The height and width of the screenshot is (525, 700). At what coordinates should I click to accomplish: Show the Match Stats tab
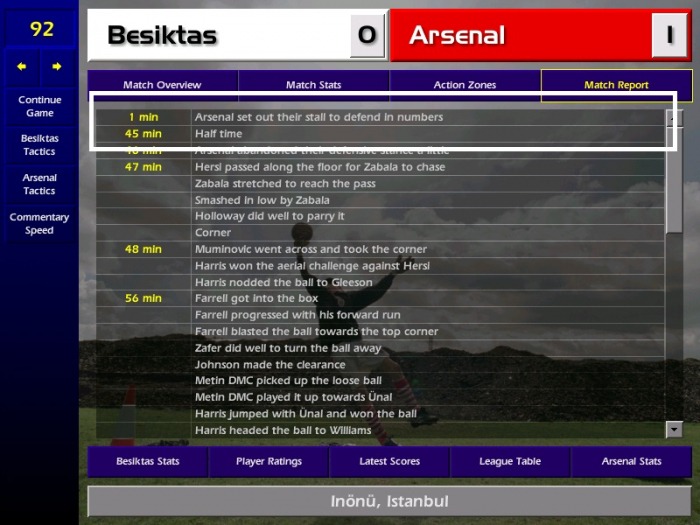click(x=314, y=85)
